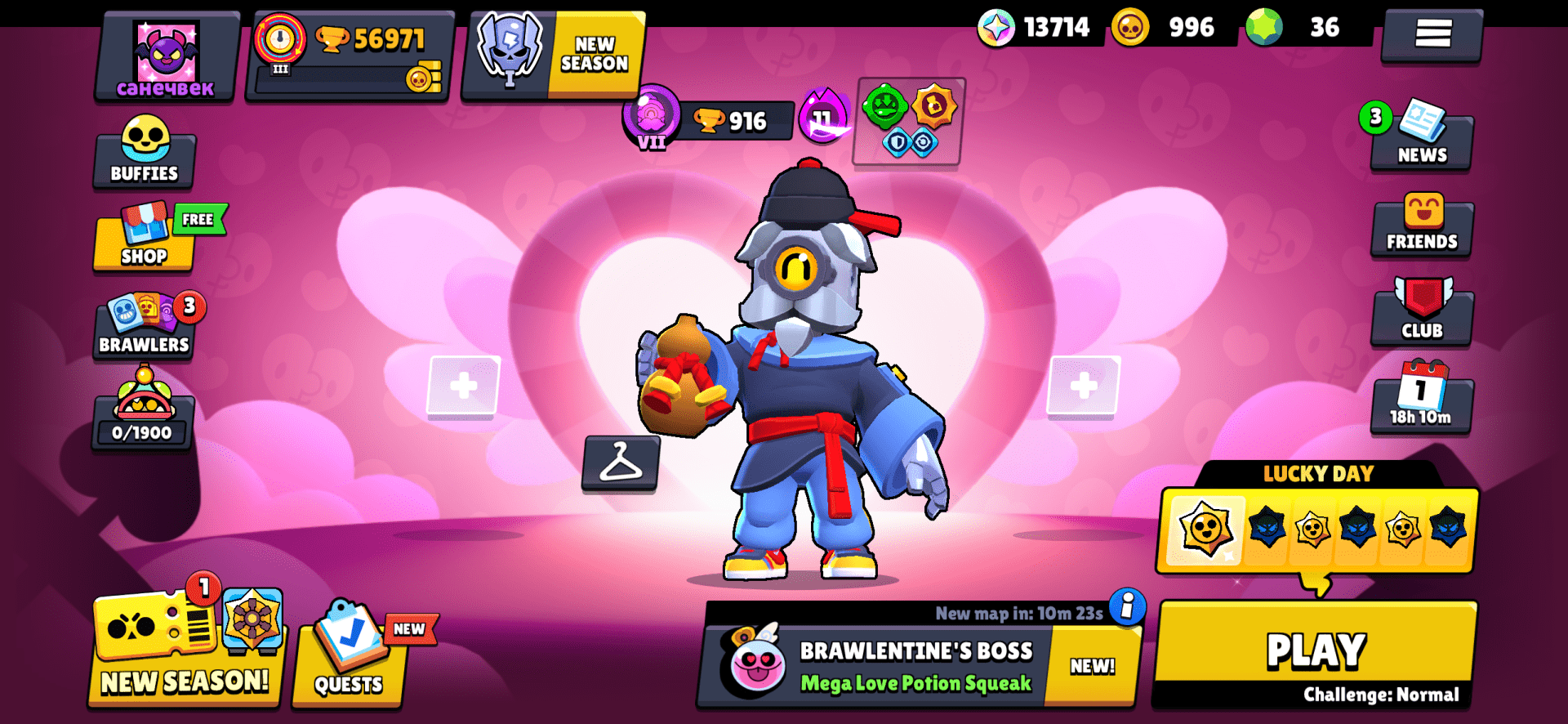Open the Friends list
The width and height of the screenshot is (1568, 724).
point(1422,227)
